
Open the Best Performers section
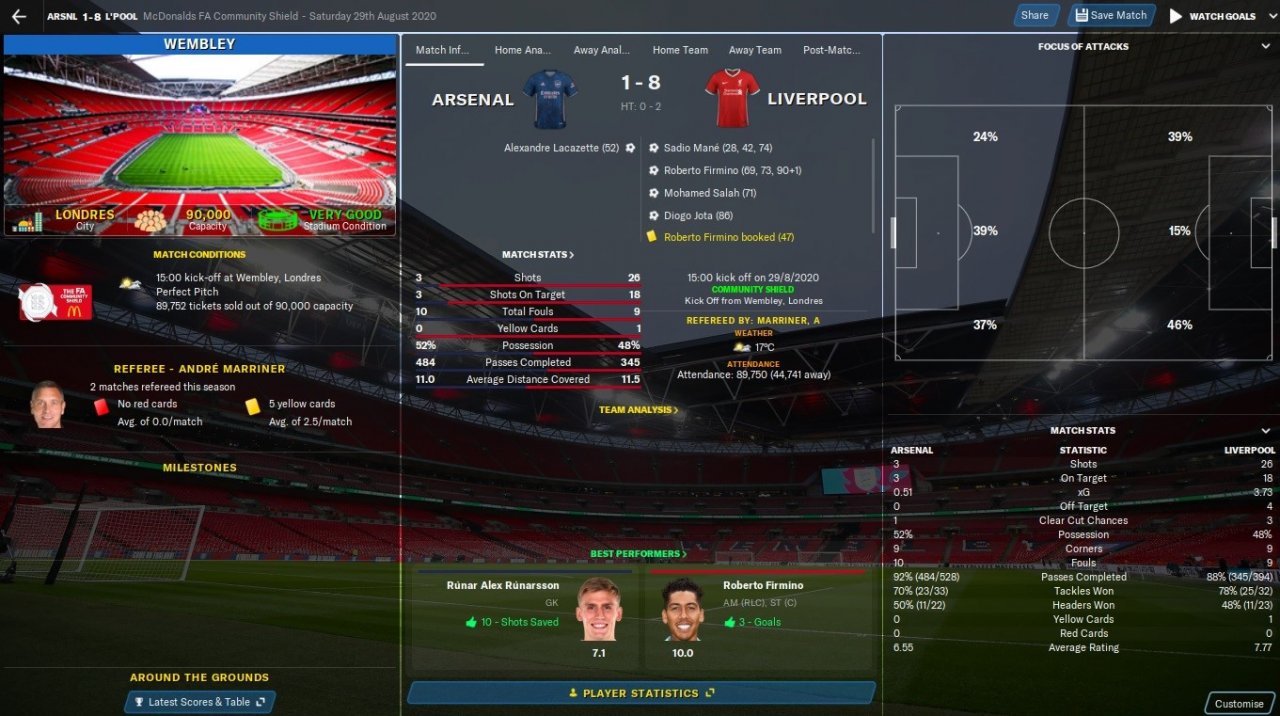[x=638, y=554]
